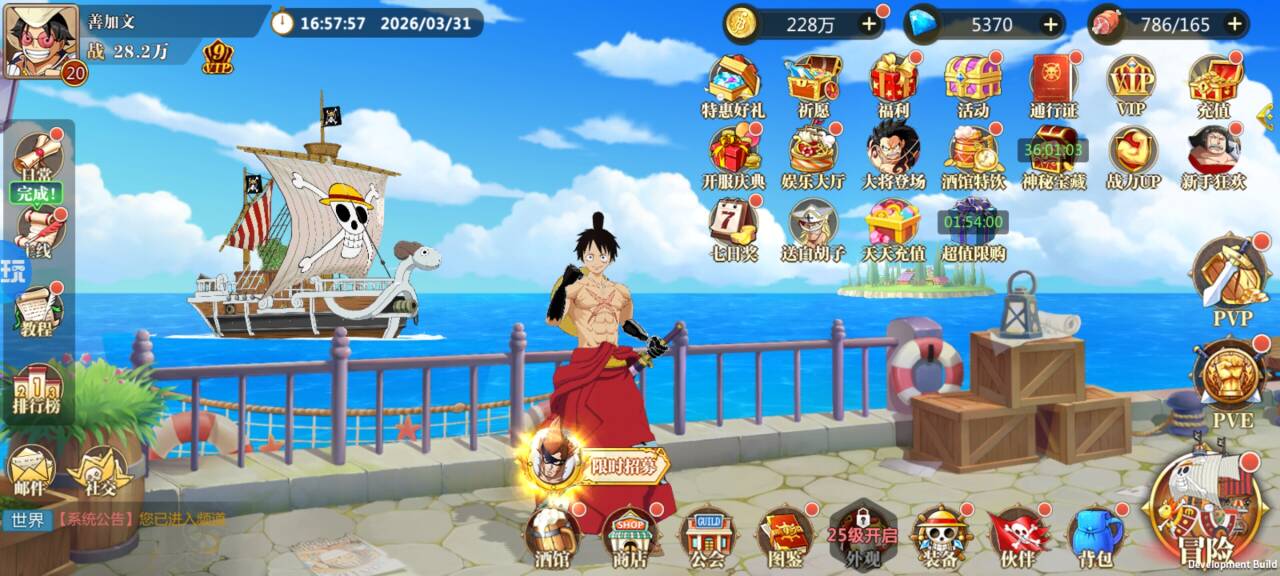Enter the 公会 guild building
Screen dimensions: 1280x576
click(707, 535)
